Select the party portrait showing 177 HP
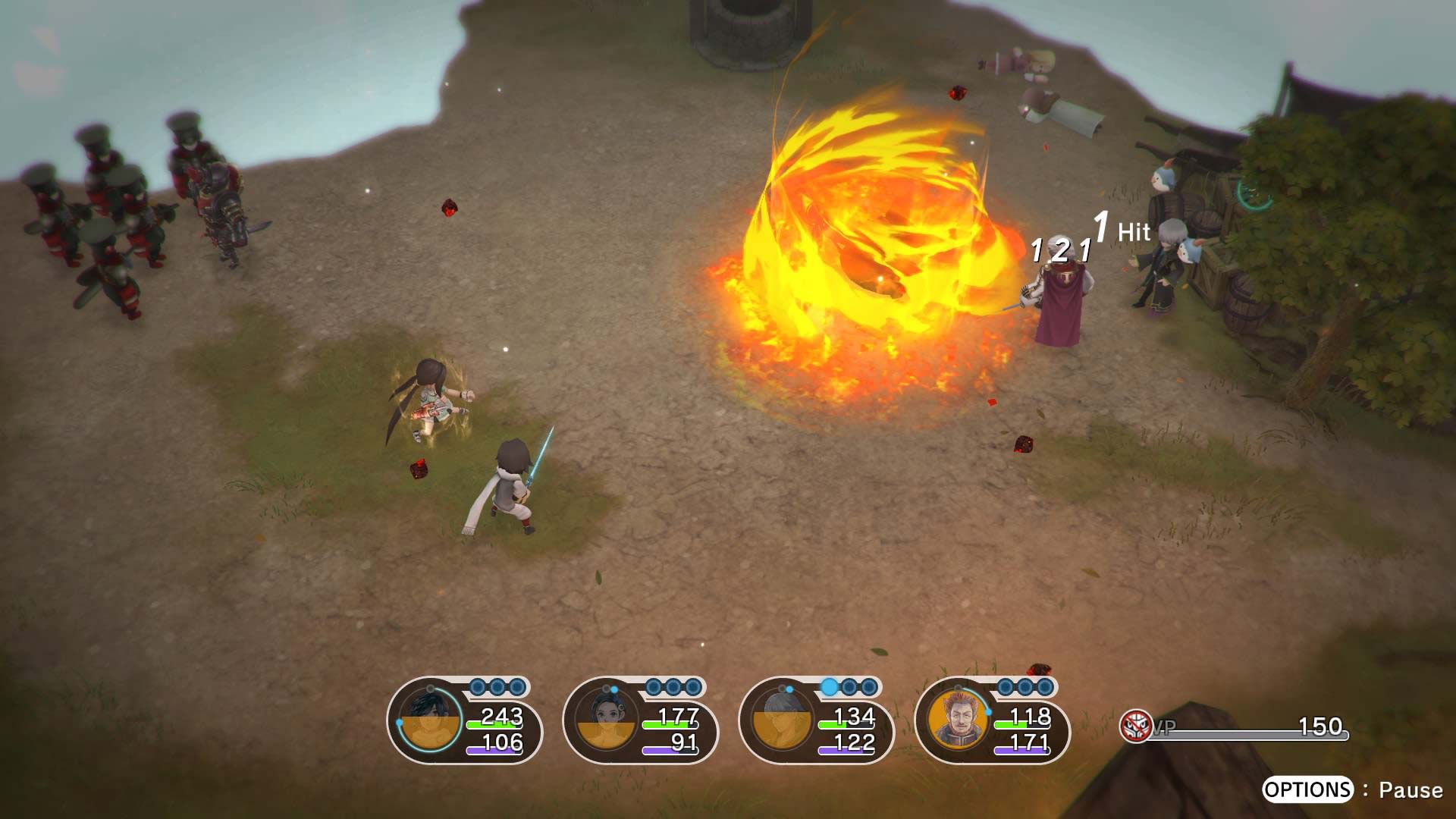This screenshot has height=819, width=1456. 606,720
